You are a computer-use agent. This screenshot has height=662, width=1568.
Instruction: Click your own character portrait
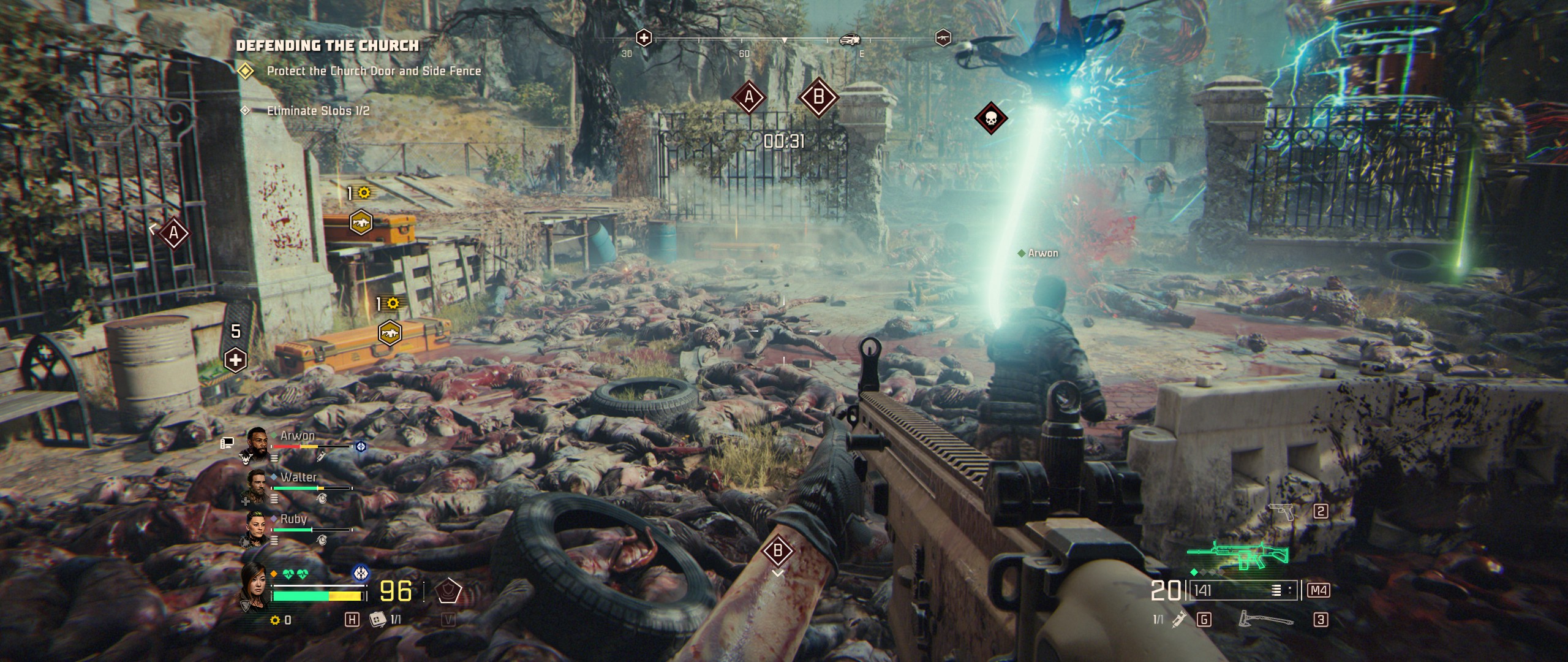tap(254, 587)
